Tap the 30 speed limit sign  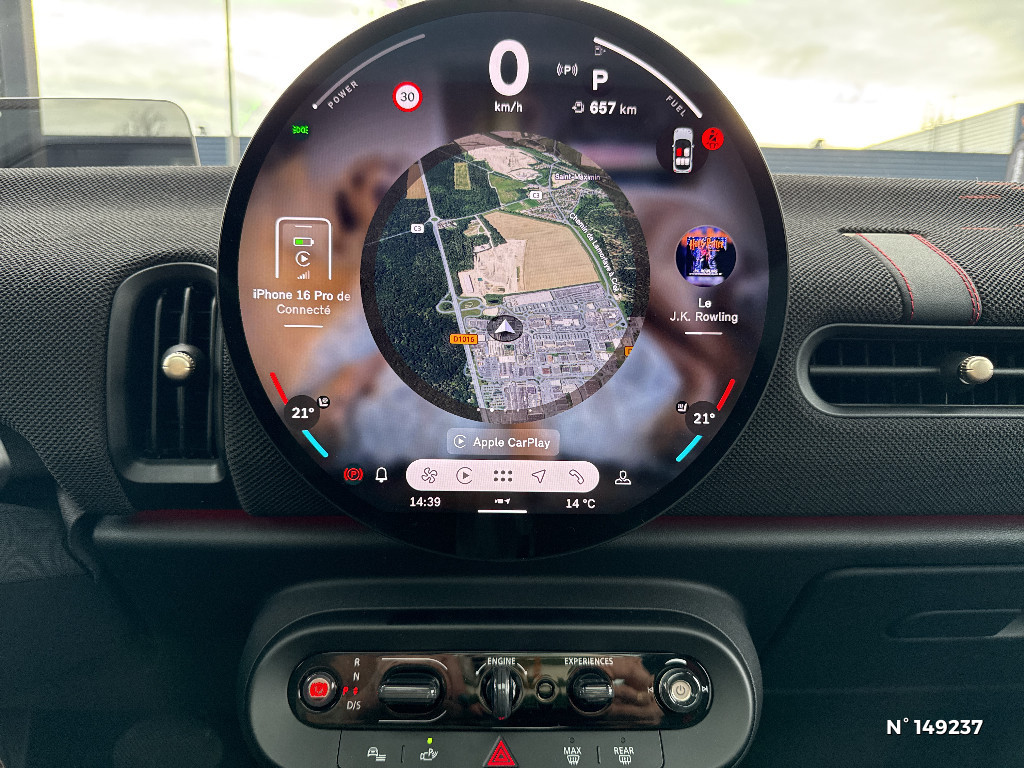(x=407, y=97)
